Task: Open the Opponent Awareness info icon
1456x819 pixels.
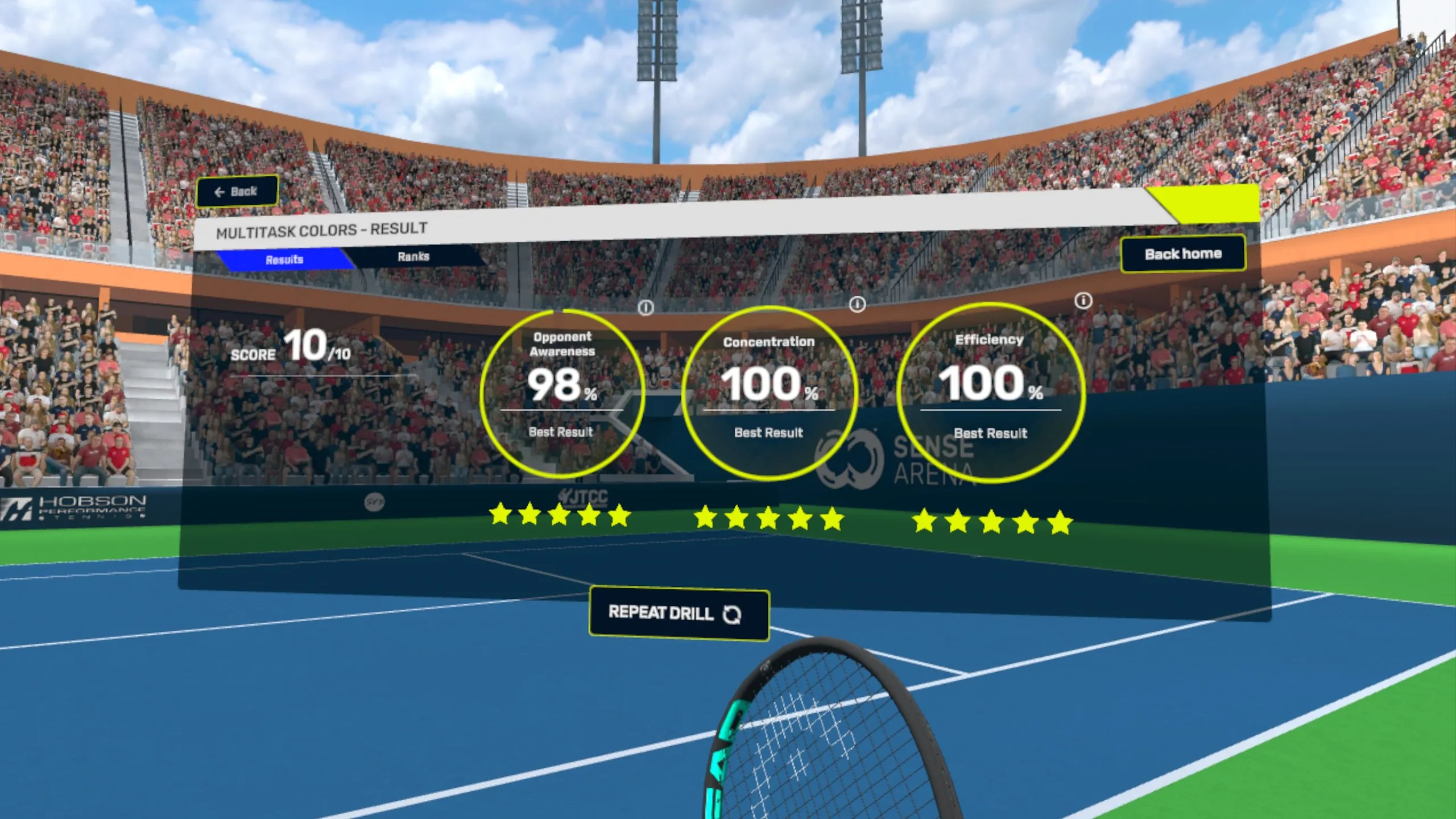Action: click(646, 308)
